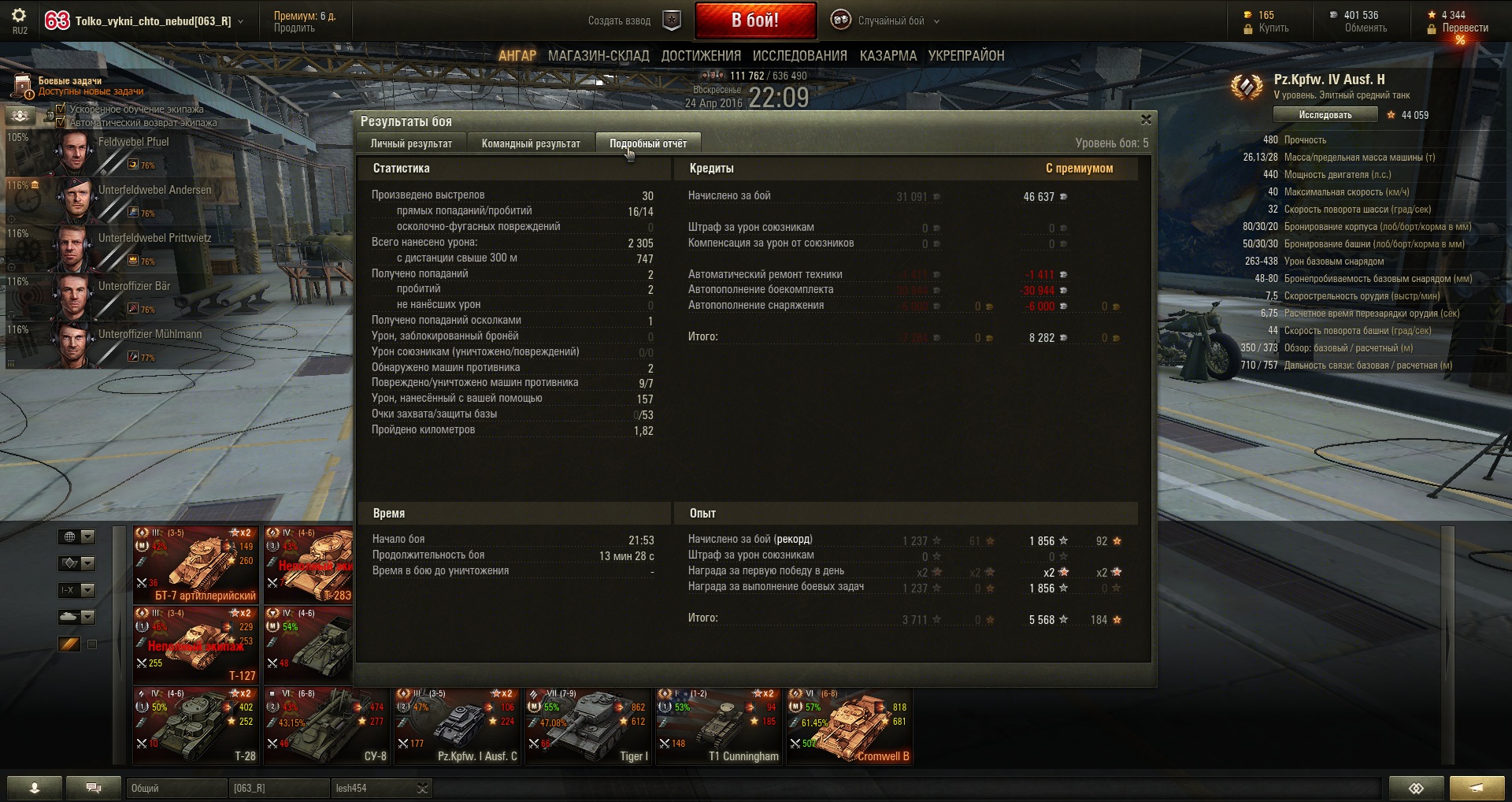Select the Подробный отчёт tab
The image size is (1512, 802).
tap(647, 143)
